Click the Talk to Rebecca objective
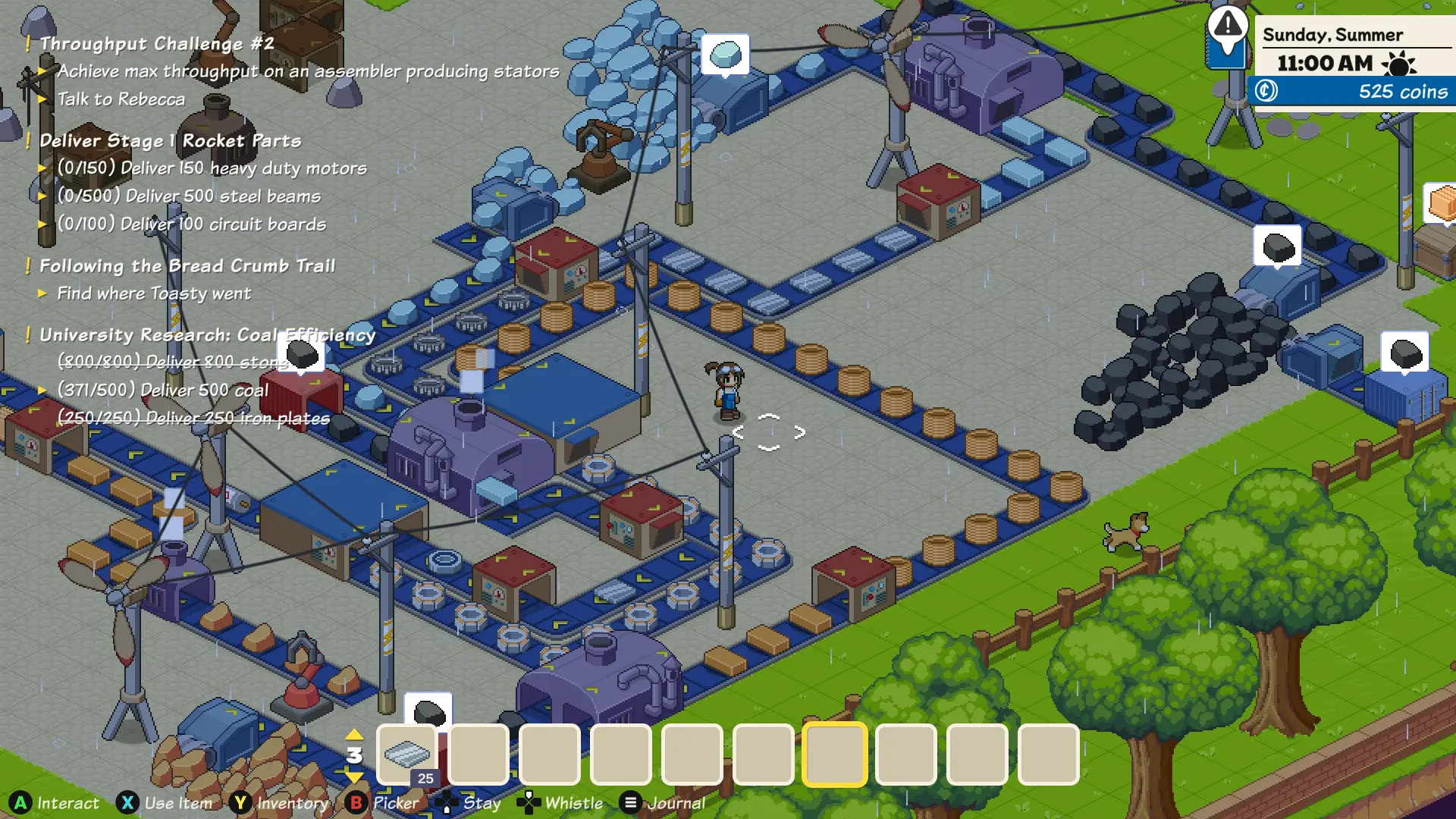 121,99
